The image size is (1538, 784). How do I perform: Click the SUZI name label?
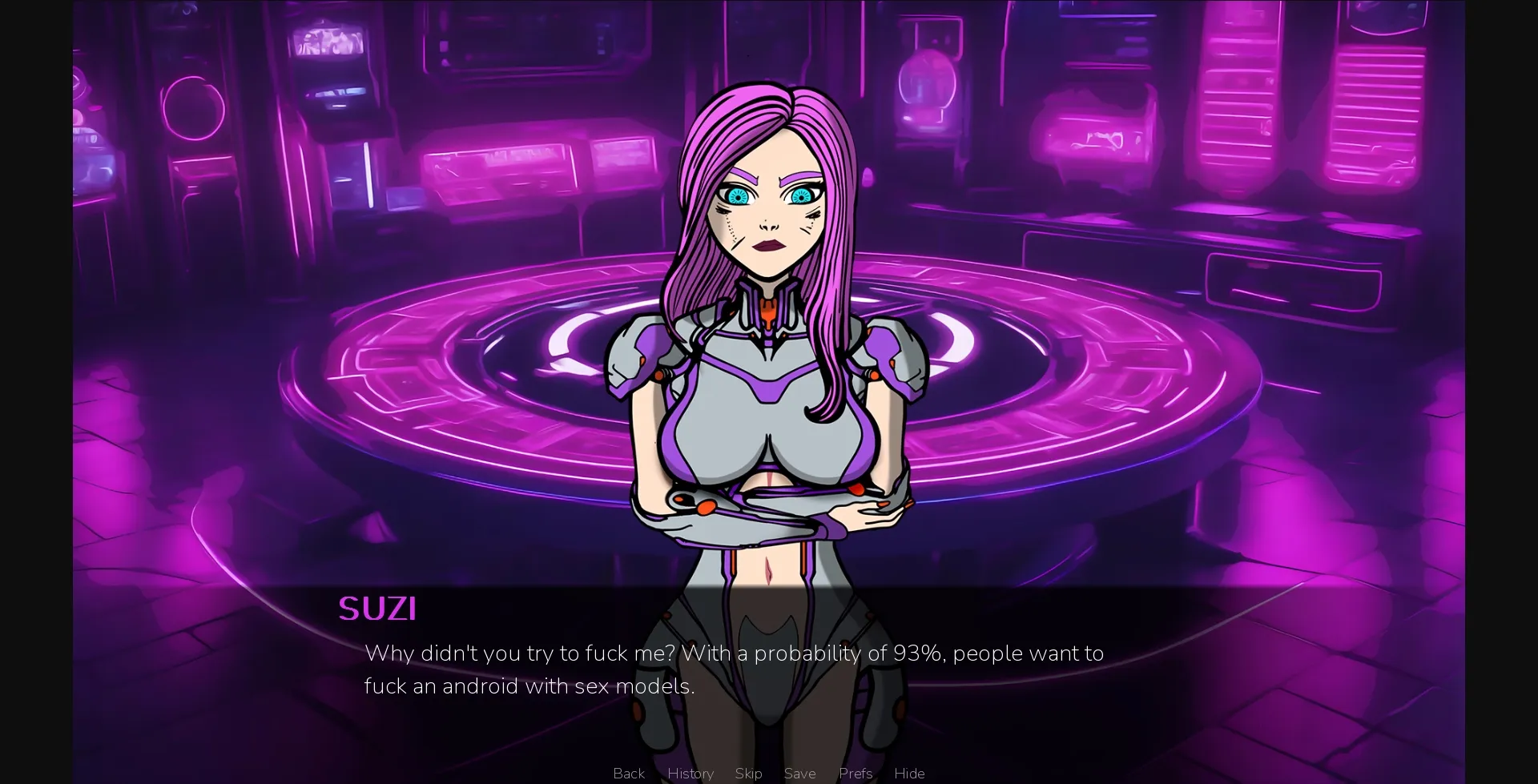[377, 609]
